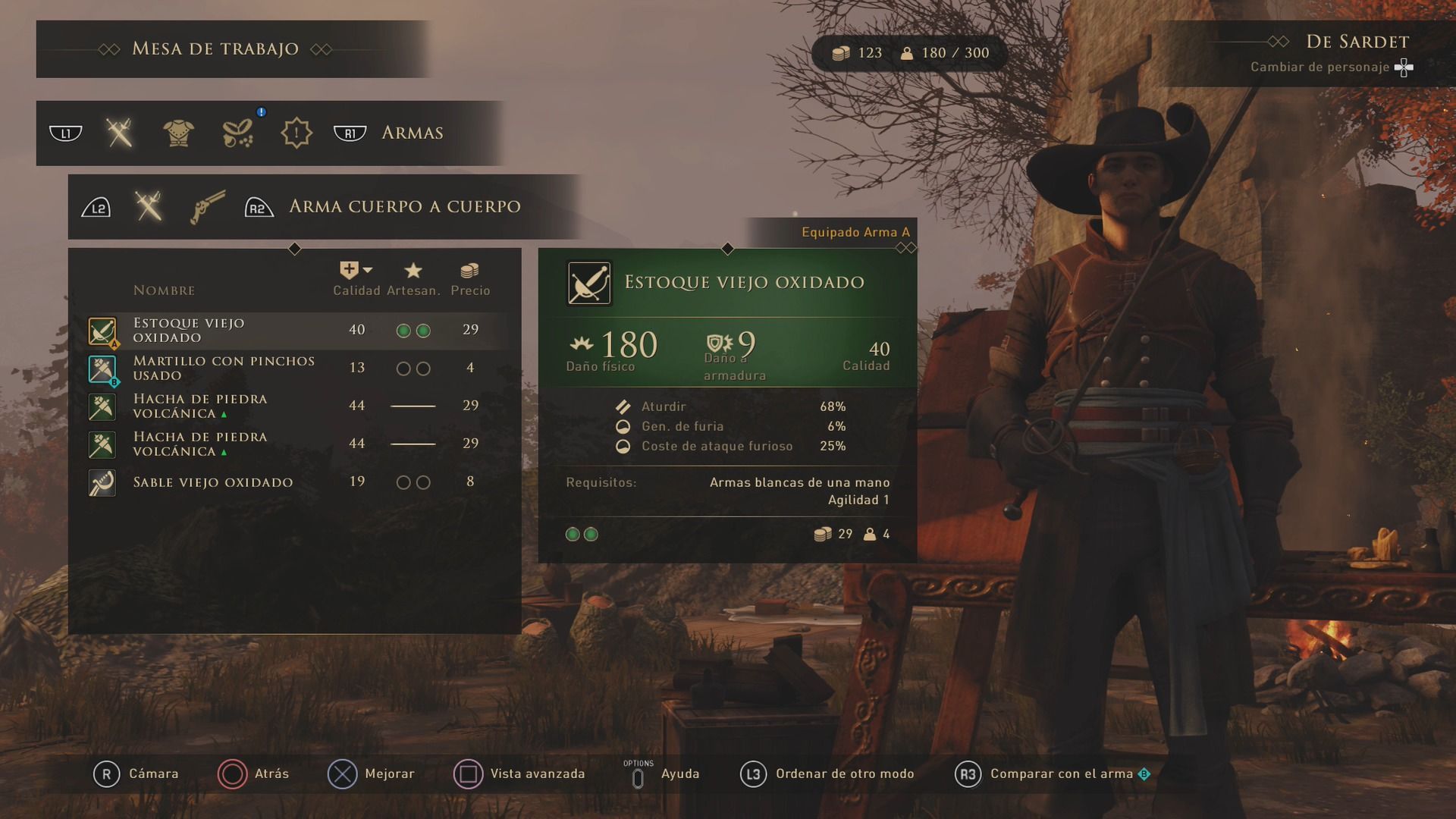Image resolution: width=1456 pixels, height=819 pixels.
Task: Sort the list by Calidad column
Action: (x=356, y=279)
